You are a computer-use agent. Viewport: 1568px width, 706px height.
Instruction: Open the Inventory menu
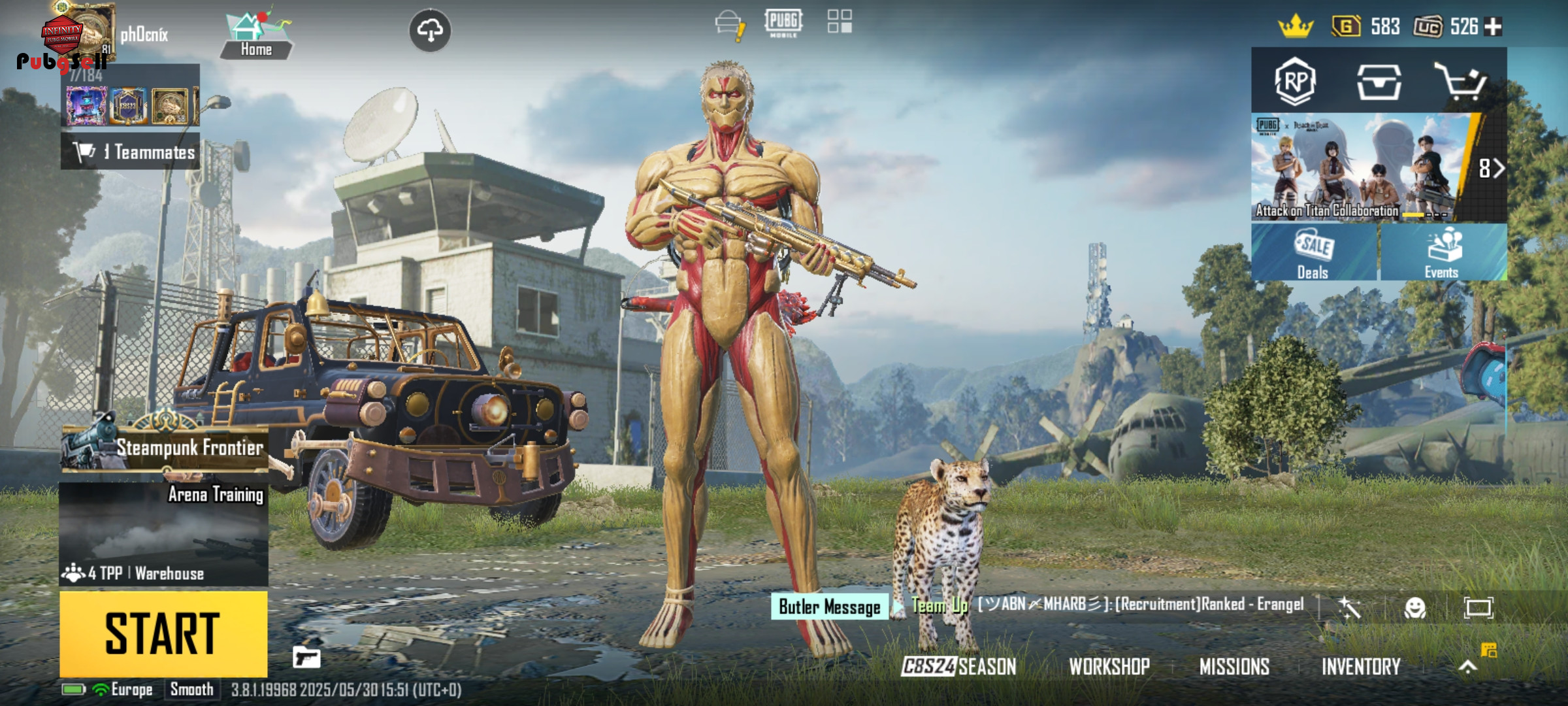[x=1361, y=667]
